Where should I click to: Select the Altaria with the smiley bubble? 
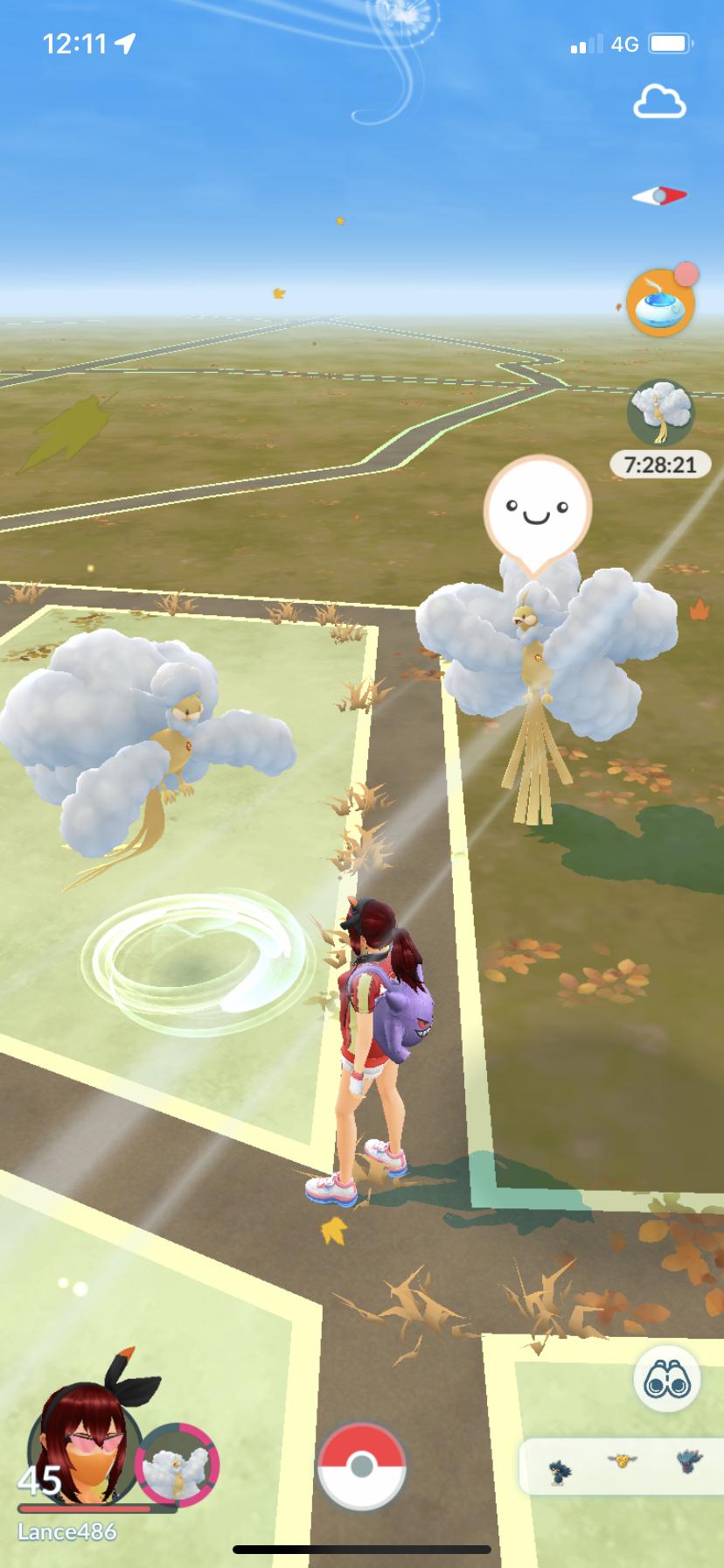542,665
